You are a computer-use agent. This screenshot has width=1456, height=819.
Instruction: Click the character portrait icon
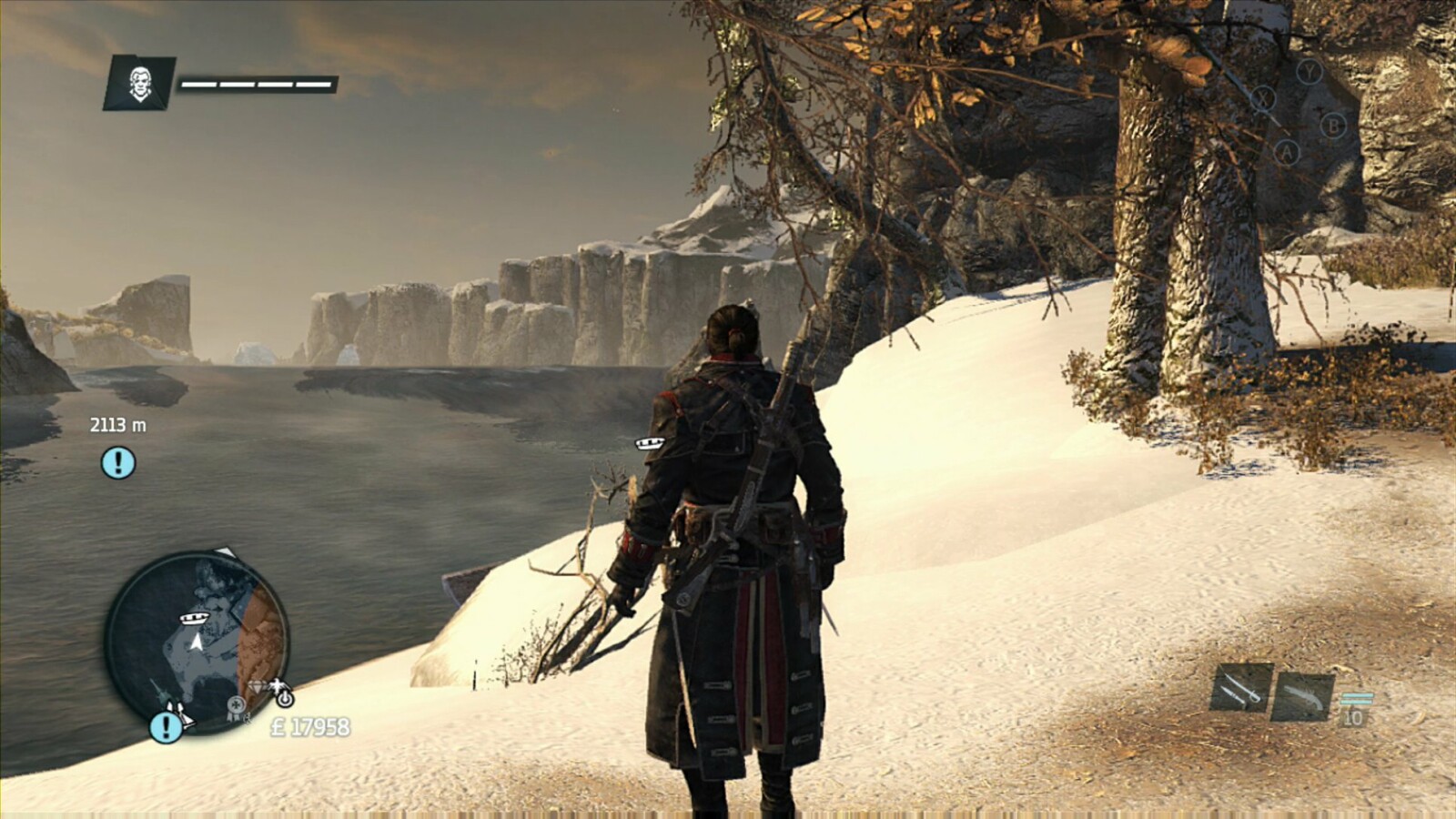tap(139, 83)
